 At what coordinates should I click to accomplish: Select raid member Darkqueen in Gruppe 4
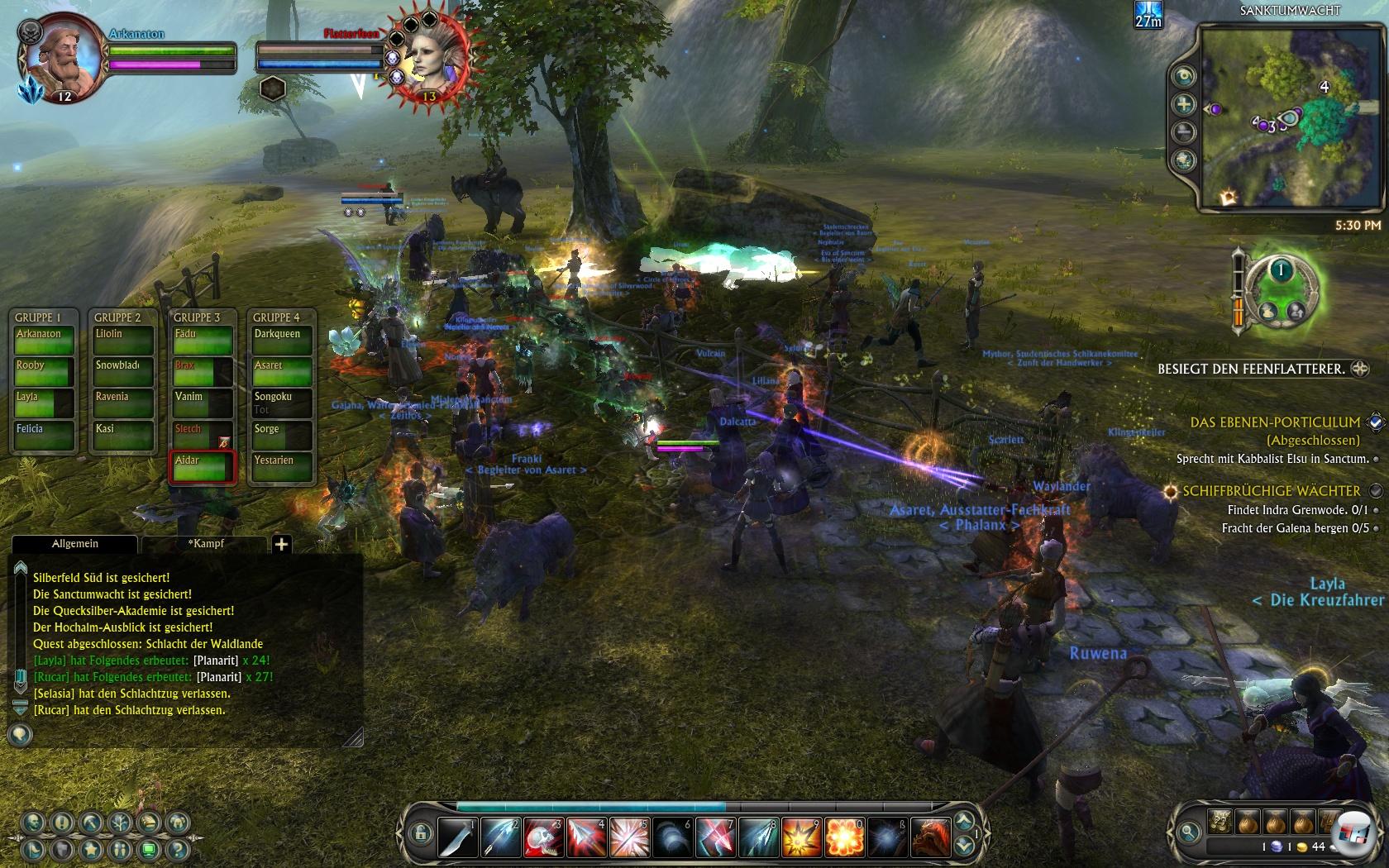pos(281,341)
